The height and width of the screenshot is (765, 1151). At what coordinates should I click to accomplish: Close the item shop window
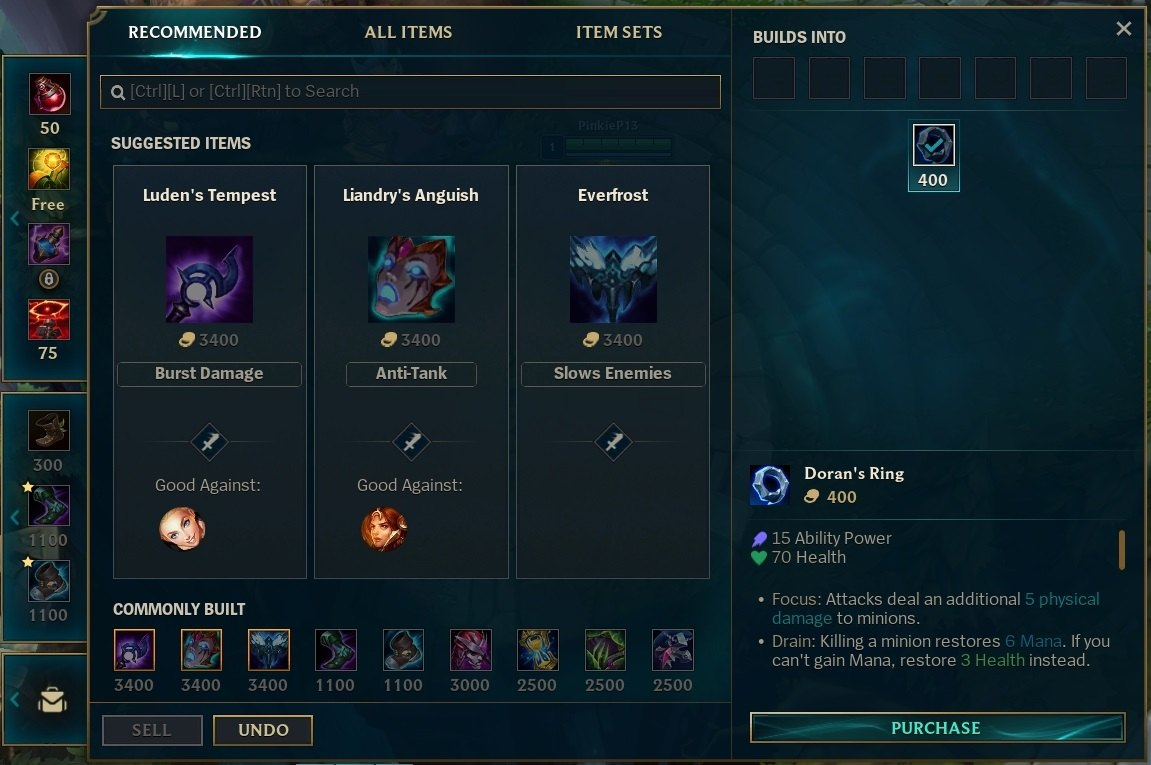tap(1124, 29)
